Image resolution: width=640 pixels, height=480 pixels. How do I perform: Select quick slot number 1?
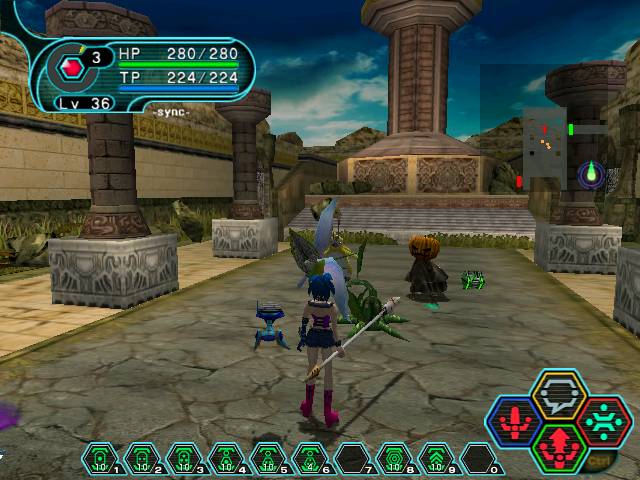(100, 459)
